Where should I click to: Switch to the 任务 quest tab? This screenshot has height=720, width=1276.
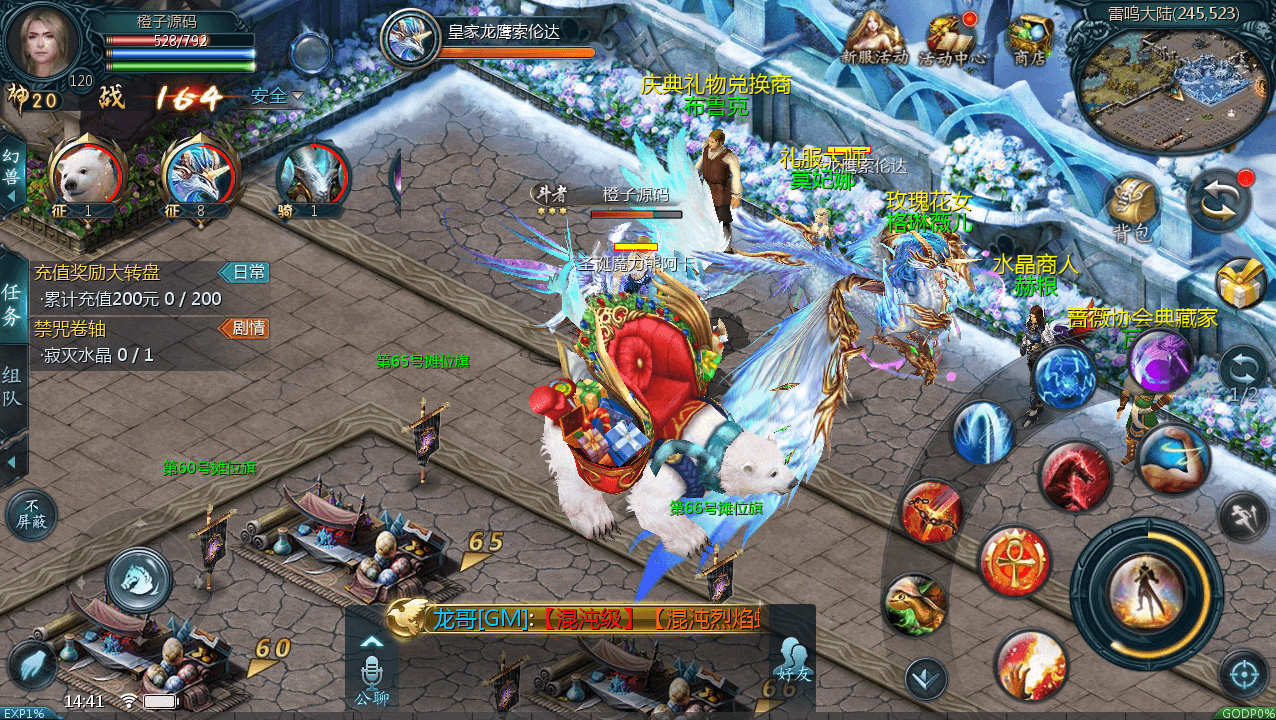[x=13, y=304]
